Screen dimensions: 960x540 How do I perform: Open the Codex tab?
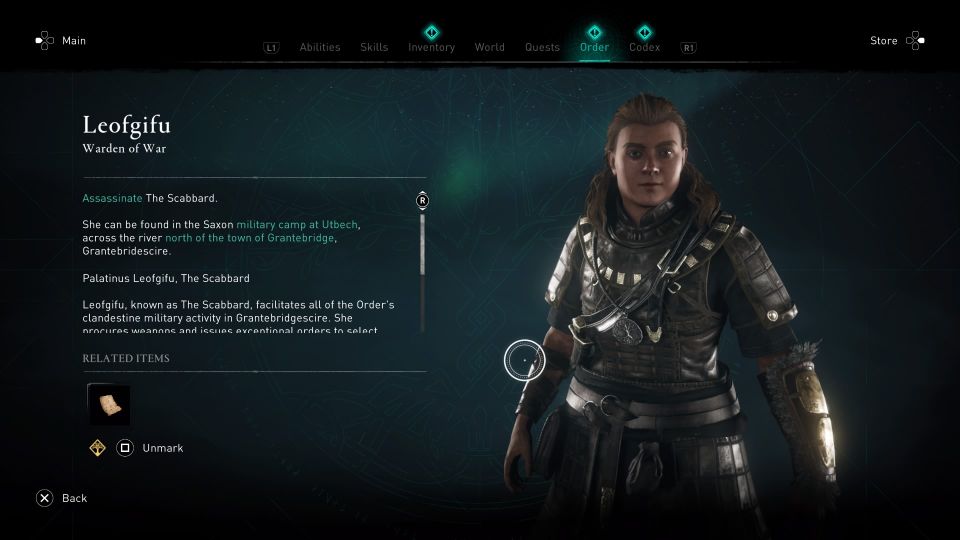644,47
